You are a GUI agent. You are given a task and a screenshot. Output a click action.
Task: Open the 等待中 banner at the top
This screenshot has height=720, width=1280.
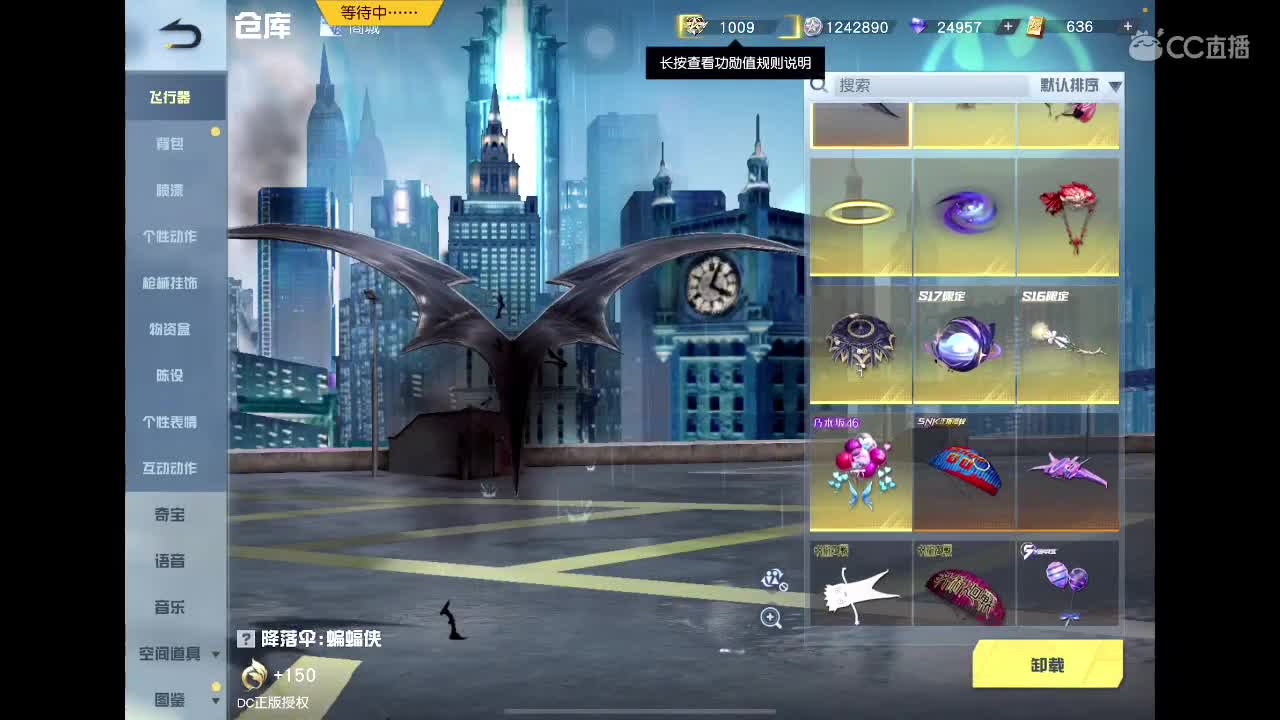click(377, 15)
